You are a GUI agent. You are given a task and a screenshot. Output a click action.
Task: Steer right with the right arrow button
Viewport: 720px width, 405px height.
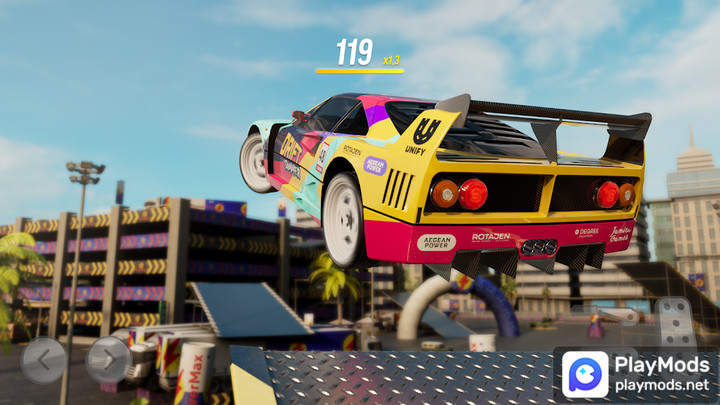pos(109,360)
